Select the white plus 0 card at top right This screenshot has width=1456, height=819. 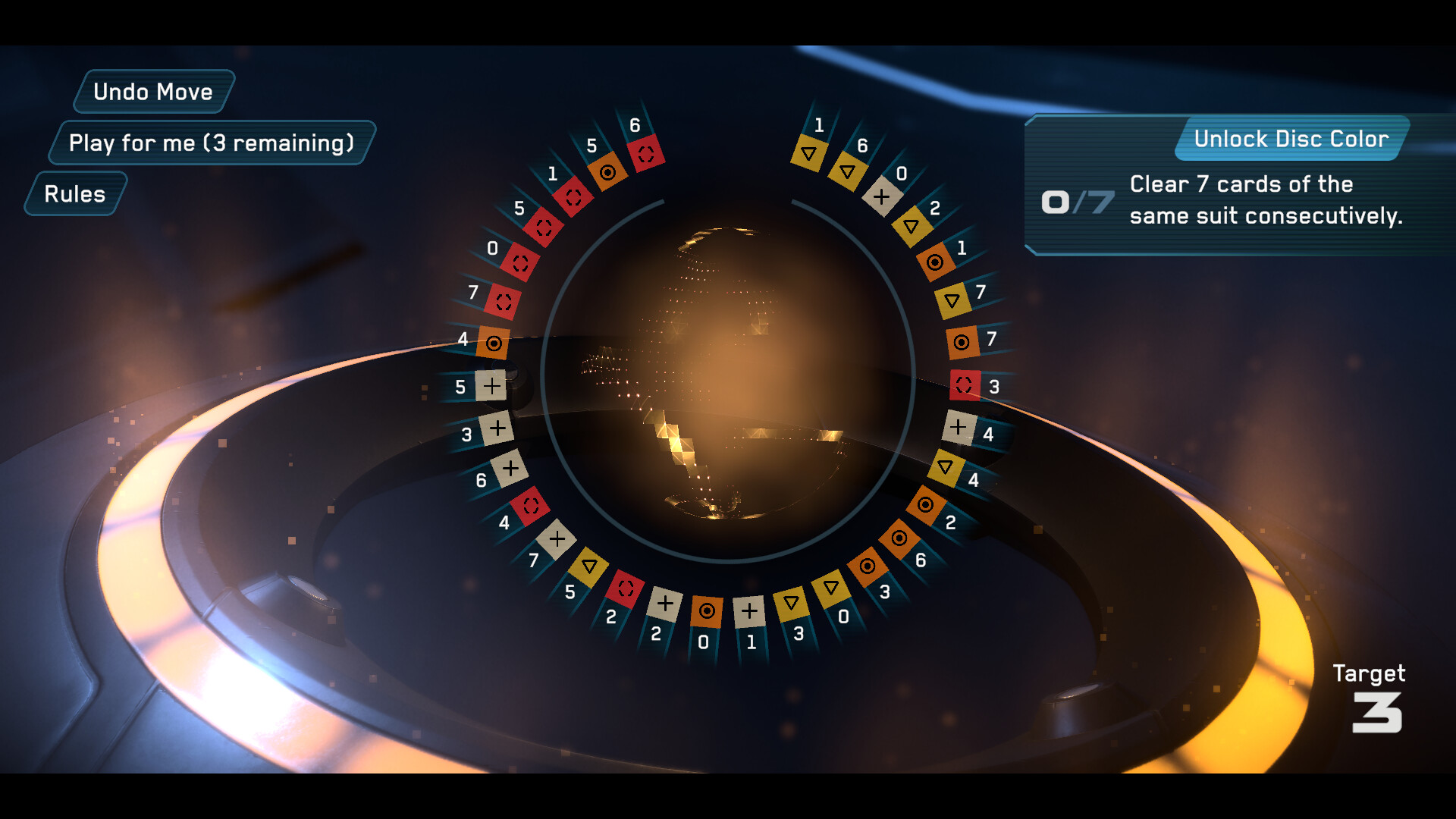click(882, 196)
